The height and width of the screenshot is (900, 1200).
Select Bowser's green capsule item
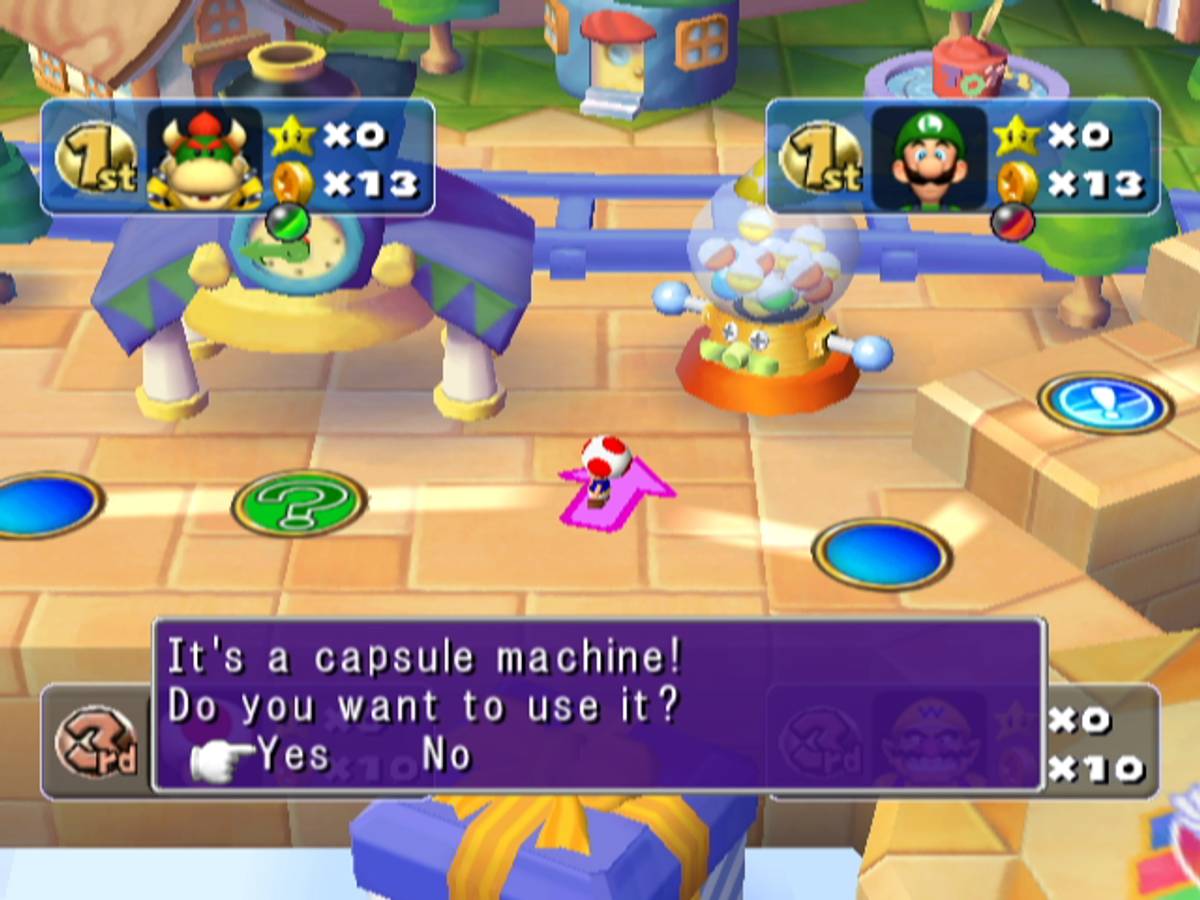(285, 222)
